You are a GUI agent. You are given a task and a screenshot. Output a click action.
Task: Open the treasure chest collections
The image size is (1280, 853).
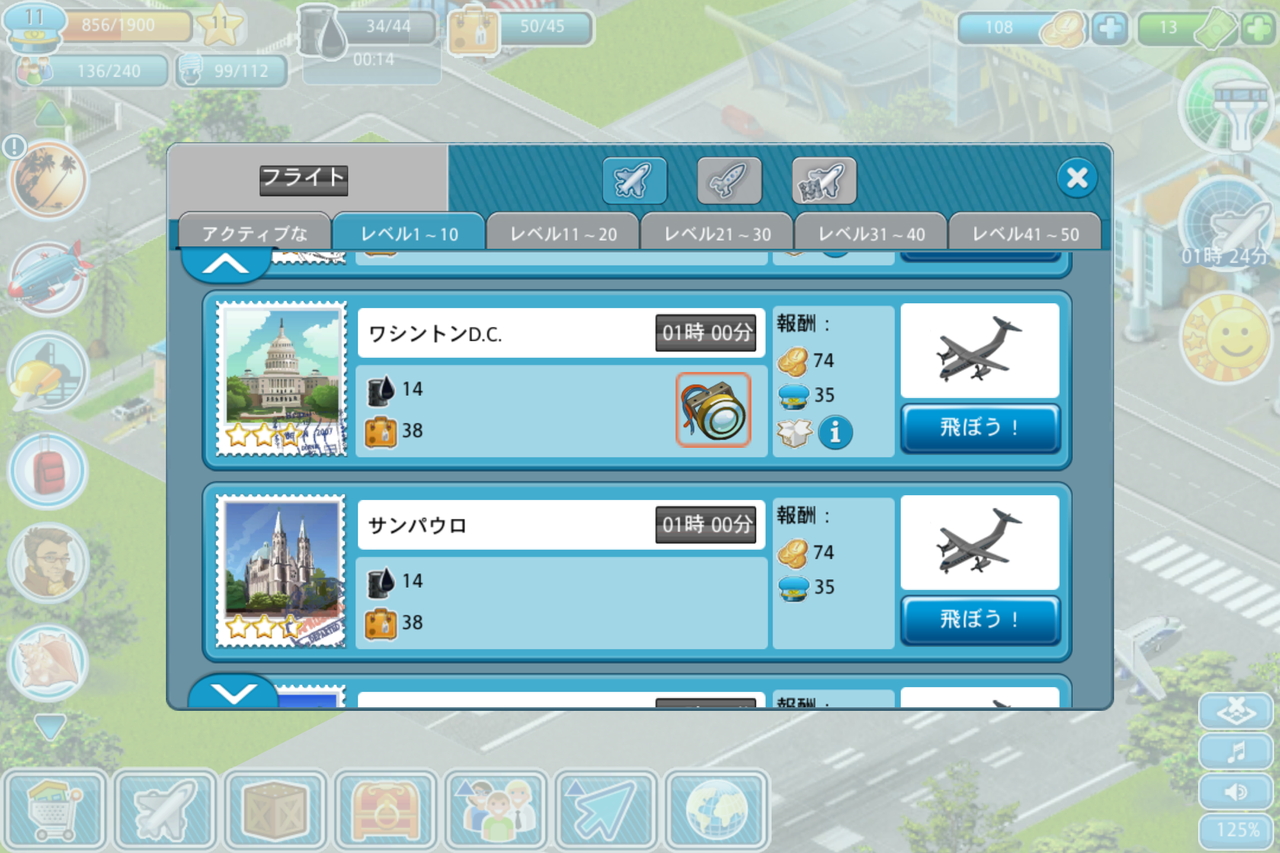coord(385,812)
